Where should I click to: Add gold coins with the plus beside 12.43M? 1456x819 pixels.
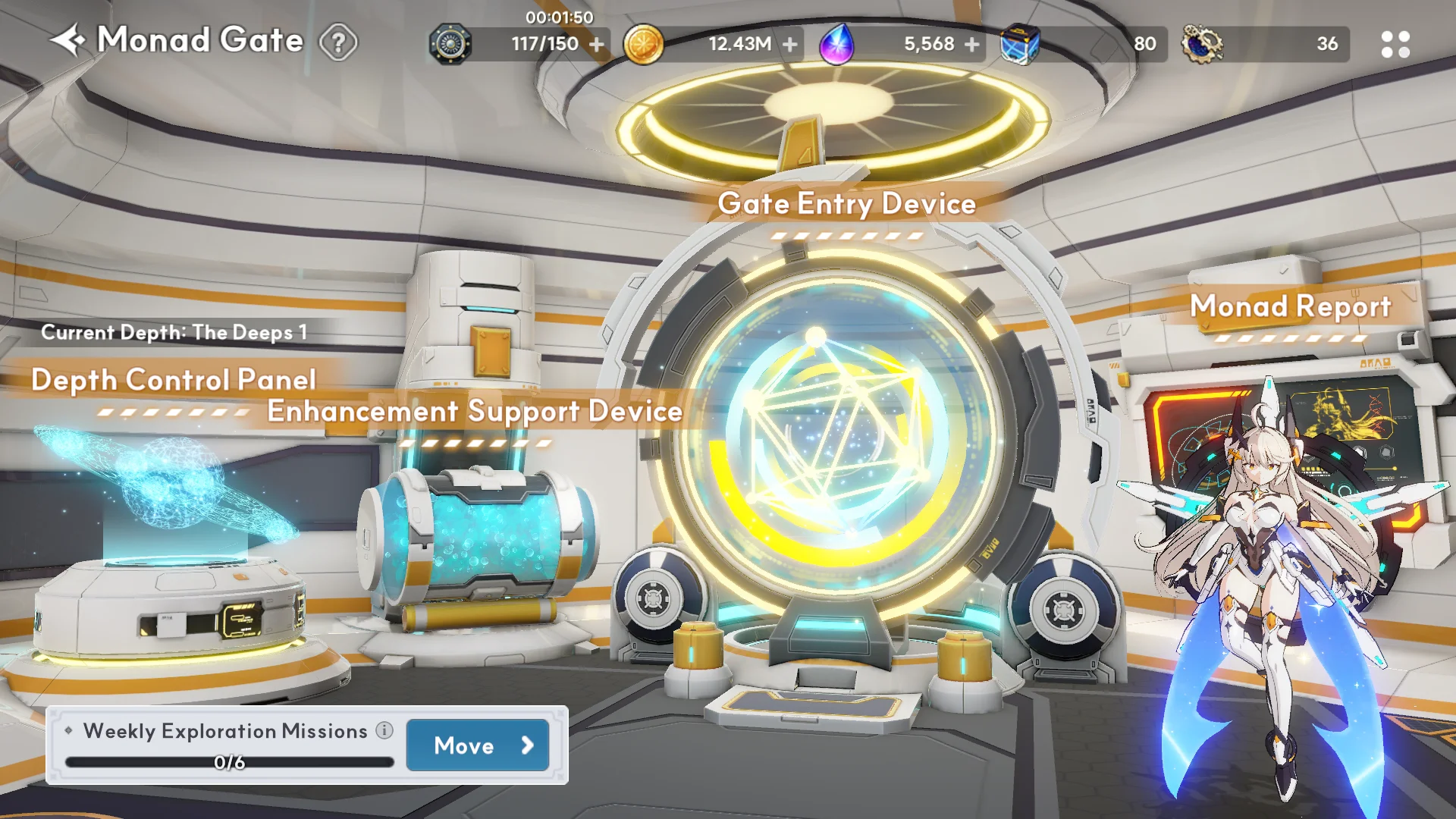pyautogui.click(x=790, y=45)
